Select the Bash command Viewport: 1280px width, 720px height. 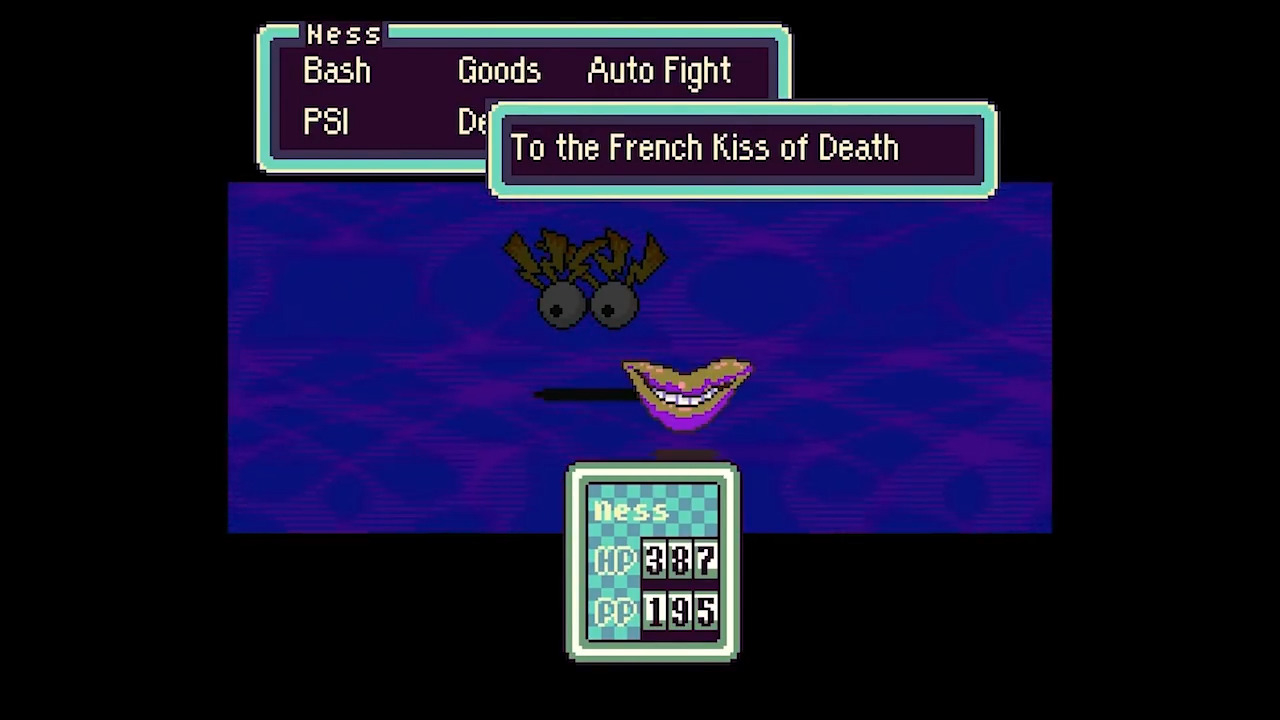[337, 71]
